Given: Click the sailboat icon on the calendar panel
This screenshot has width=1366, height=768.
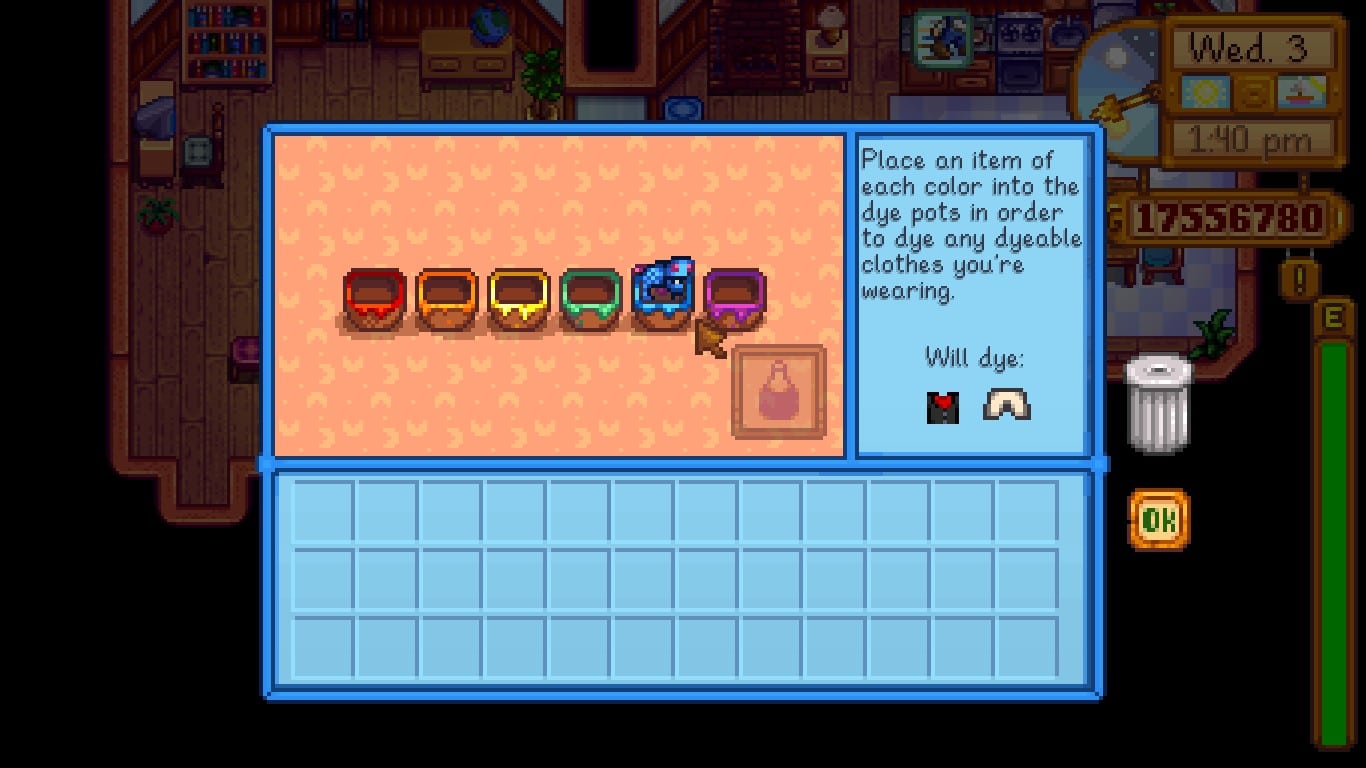Looking at the screenshot, I should [1303, 92].
